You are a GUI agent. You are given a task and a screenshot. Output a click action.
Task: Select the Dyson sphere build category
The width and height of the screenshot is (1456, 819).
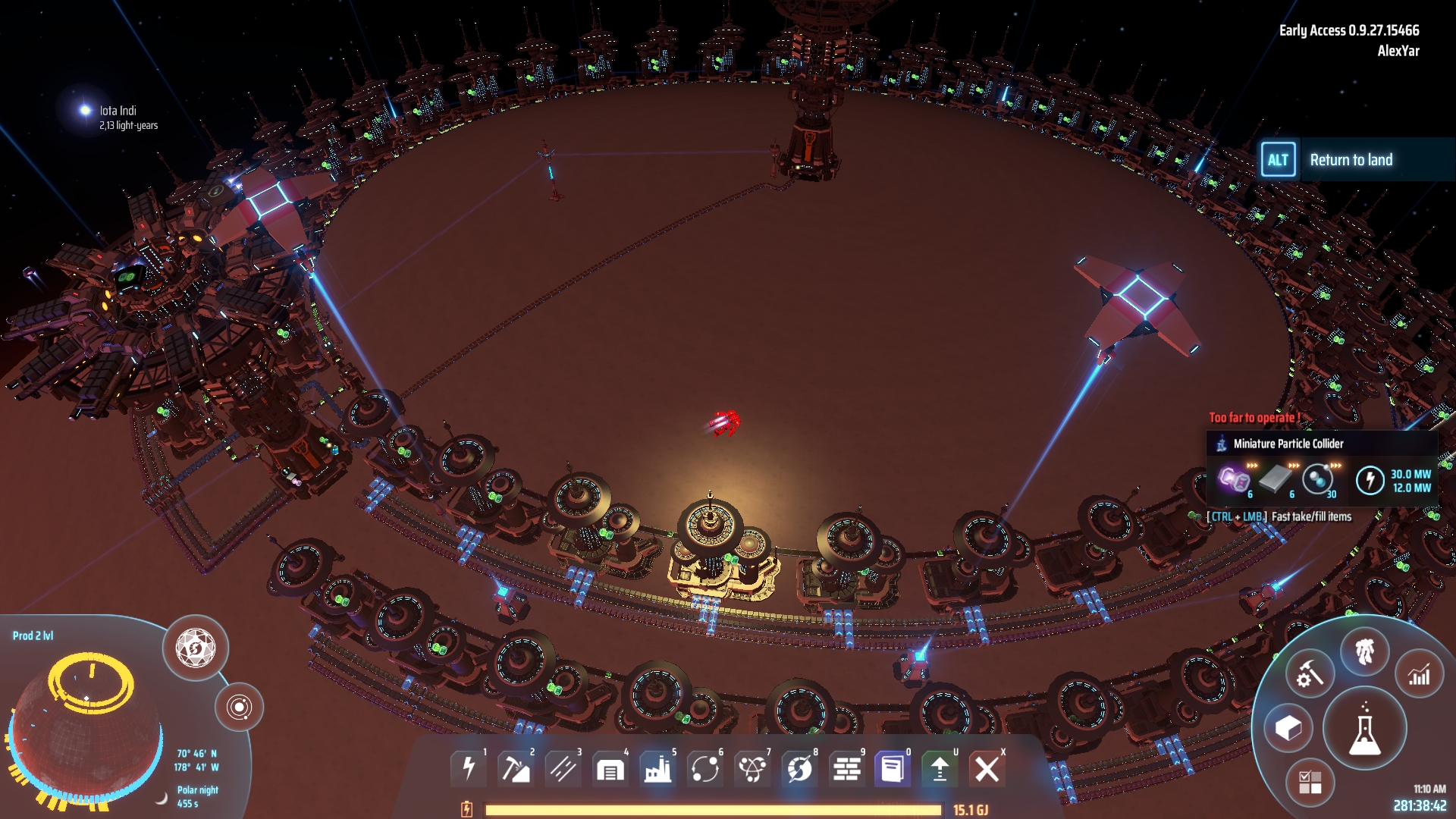[799, 769]
